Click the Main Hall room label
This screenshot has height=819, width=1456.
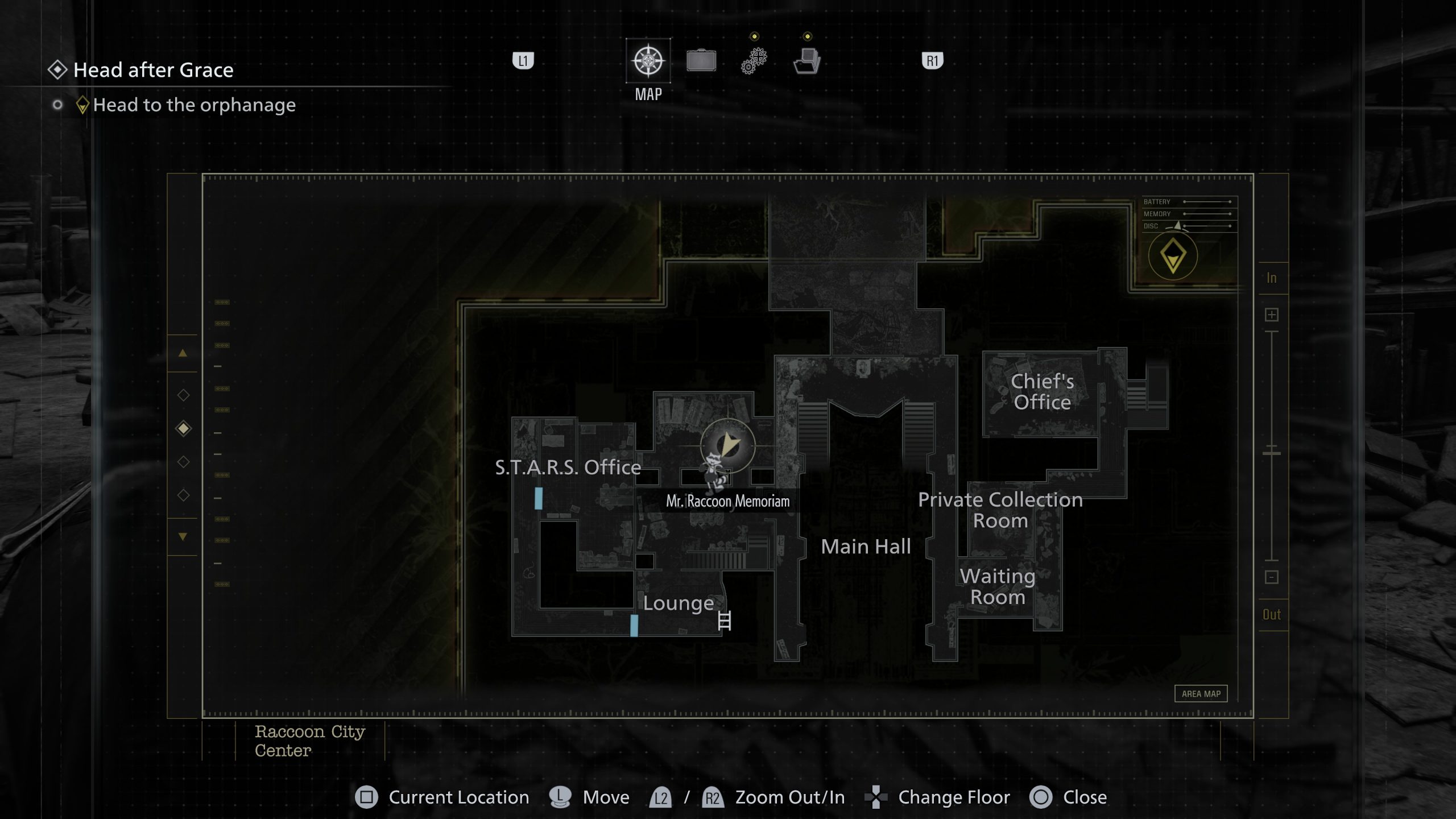[866, 547]
